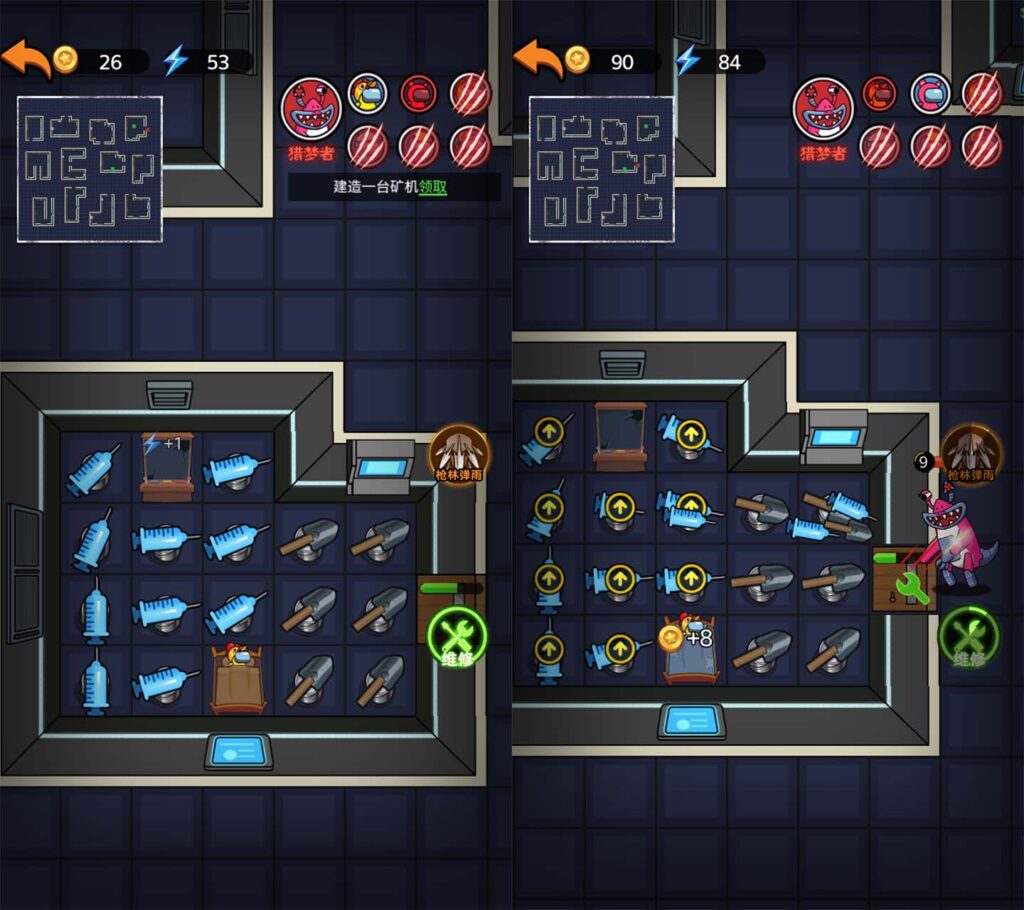Open the minimap below the 90 coin counter
The width and height of the screenshot is (1024, 910).
click(x=601, y=169)
